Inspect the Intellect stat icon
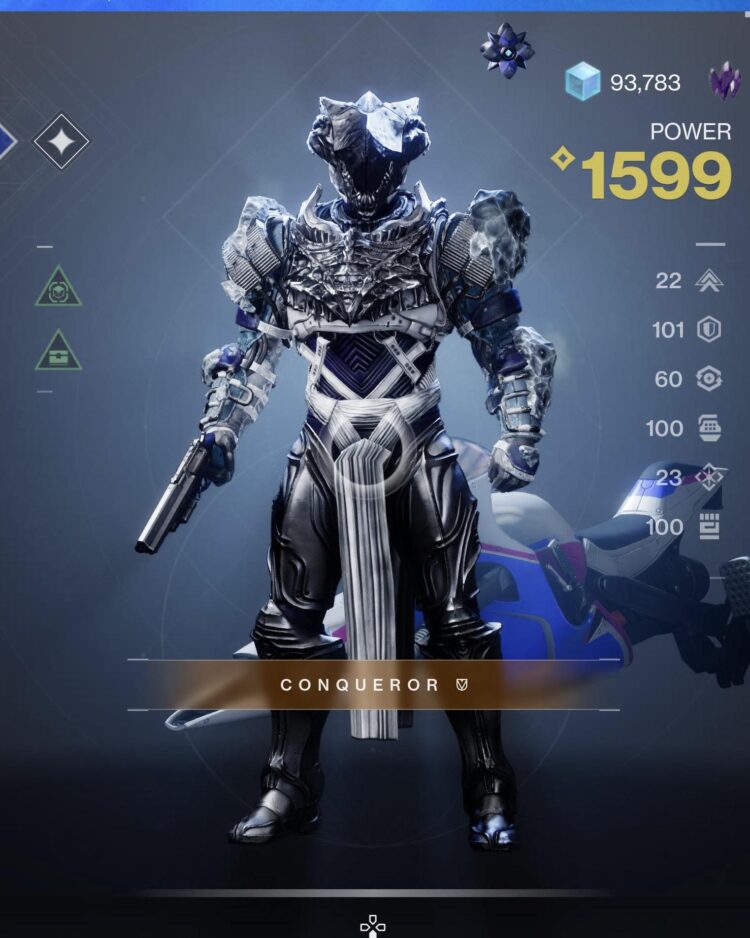Screen dimensions: 750x938 (709, 478)
